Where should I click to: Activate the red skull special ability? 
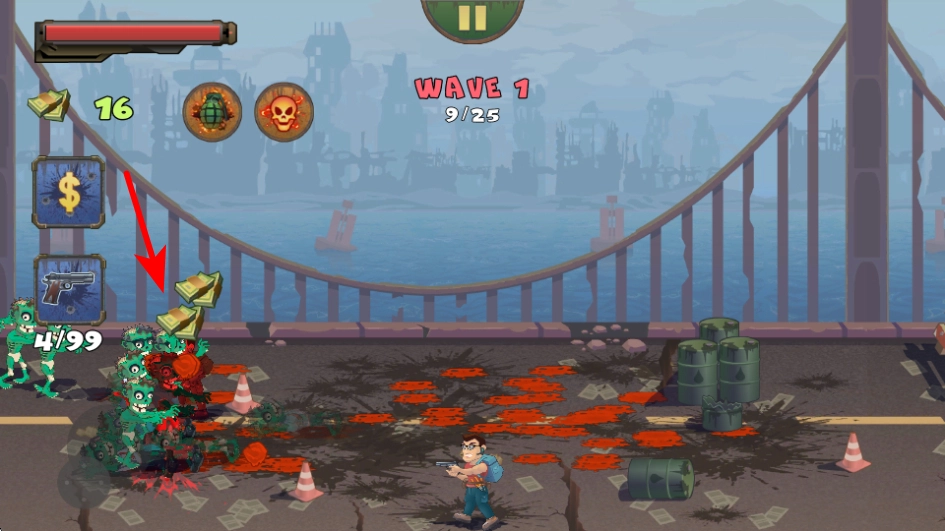[x=284, y=111]
